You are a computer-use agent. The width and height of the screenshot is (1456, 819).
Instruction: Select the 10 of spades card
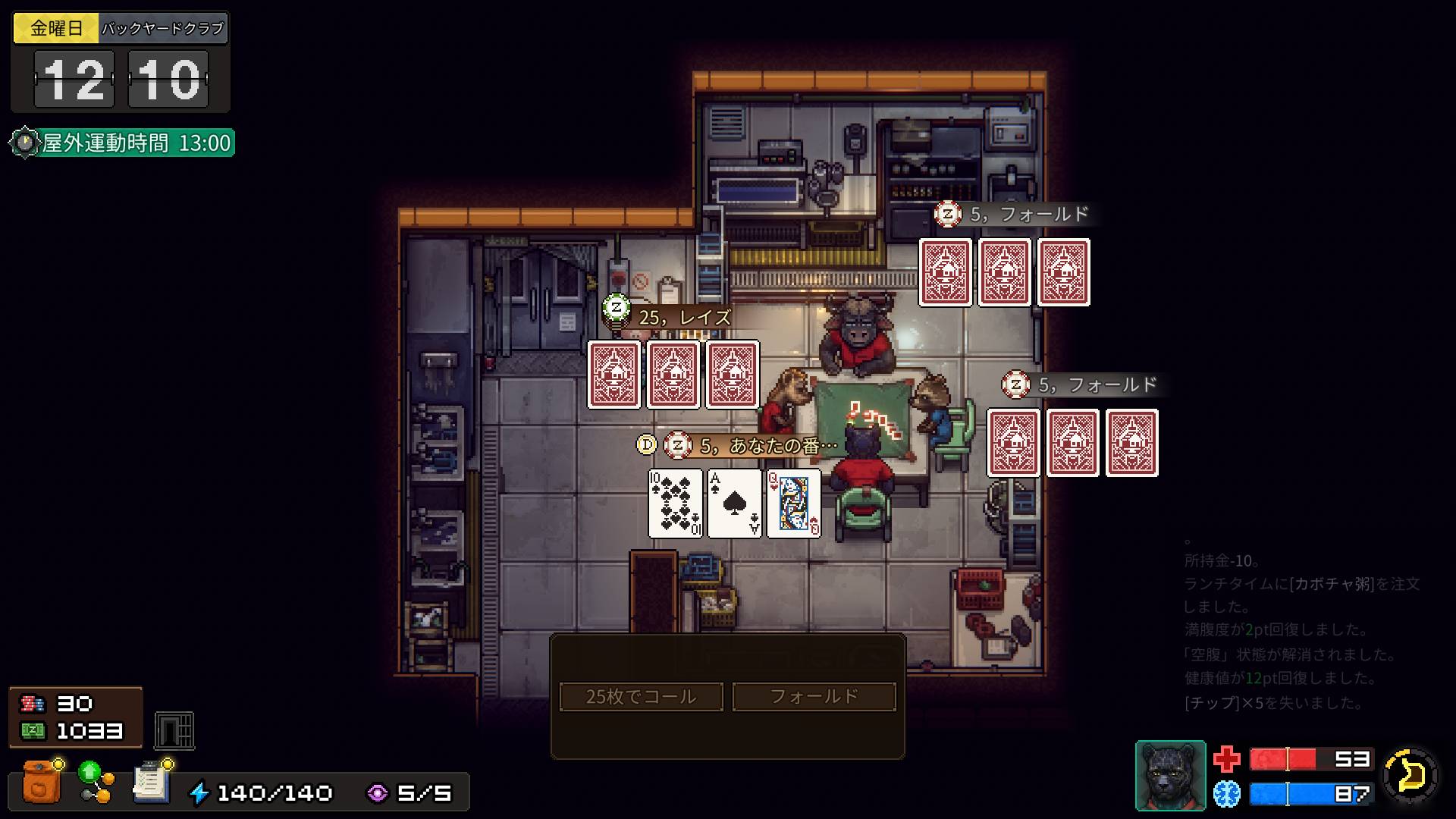[675, 504]
